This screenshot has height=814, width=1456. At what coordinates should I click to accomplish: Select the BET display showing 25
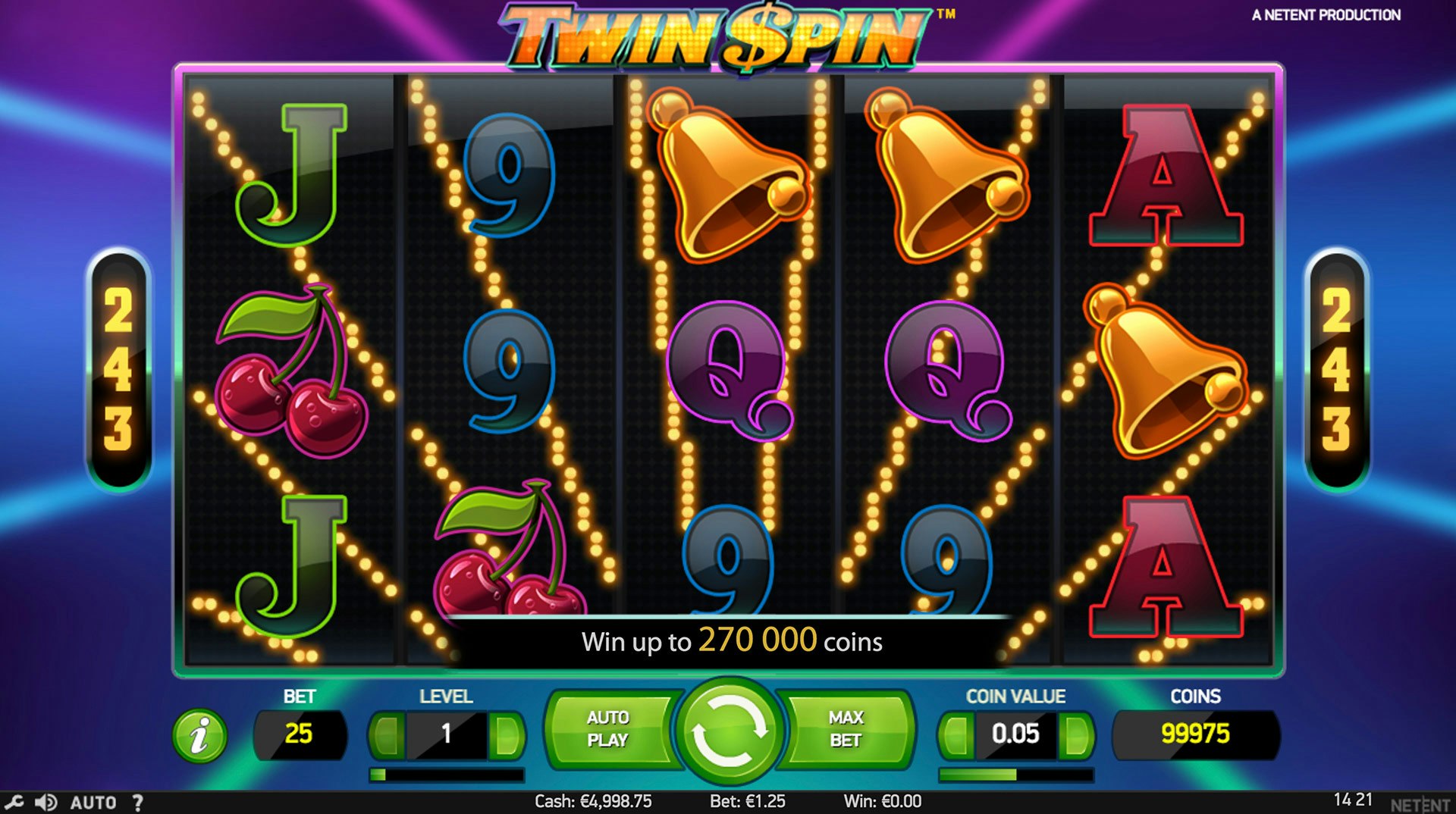point(301,733)
